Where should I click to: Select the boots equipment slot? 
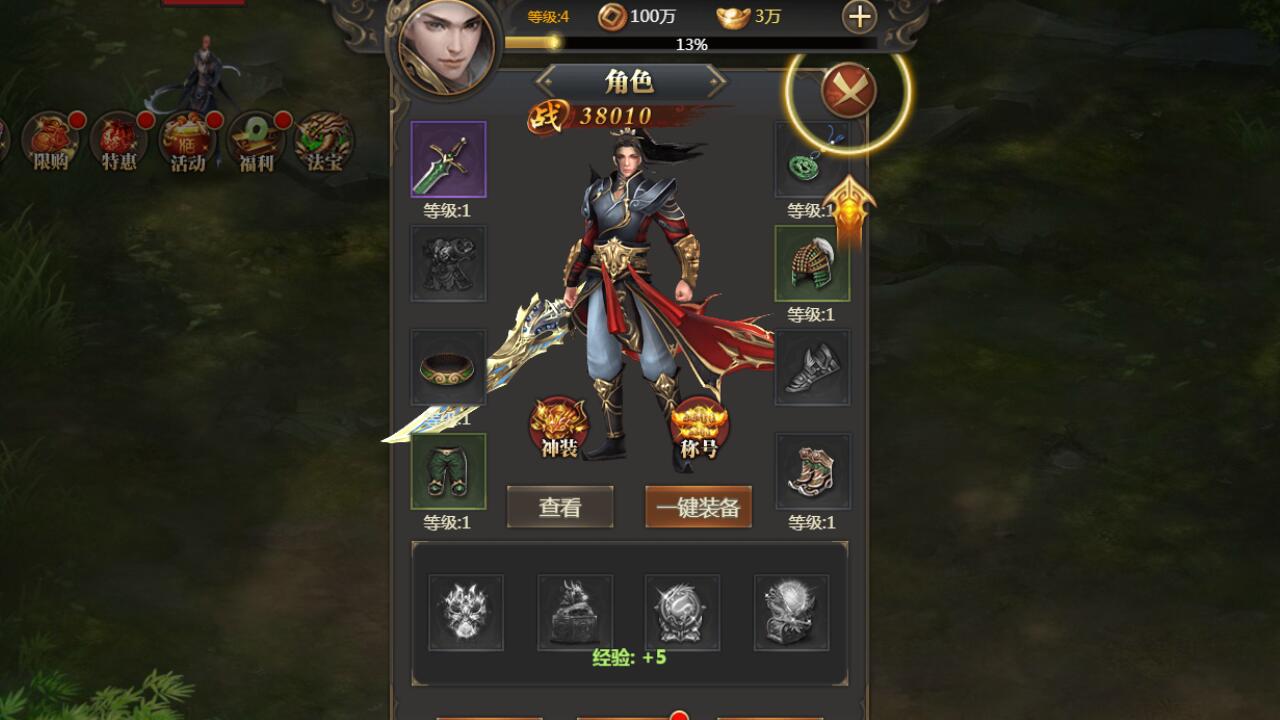pos(812,471)
